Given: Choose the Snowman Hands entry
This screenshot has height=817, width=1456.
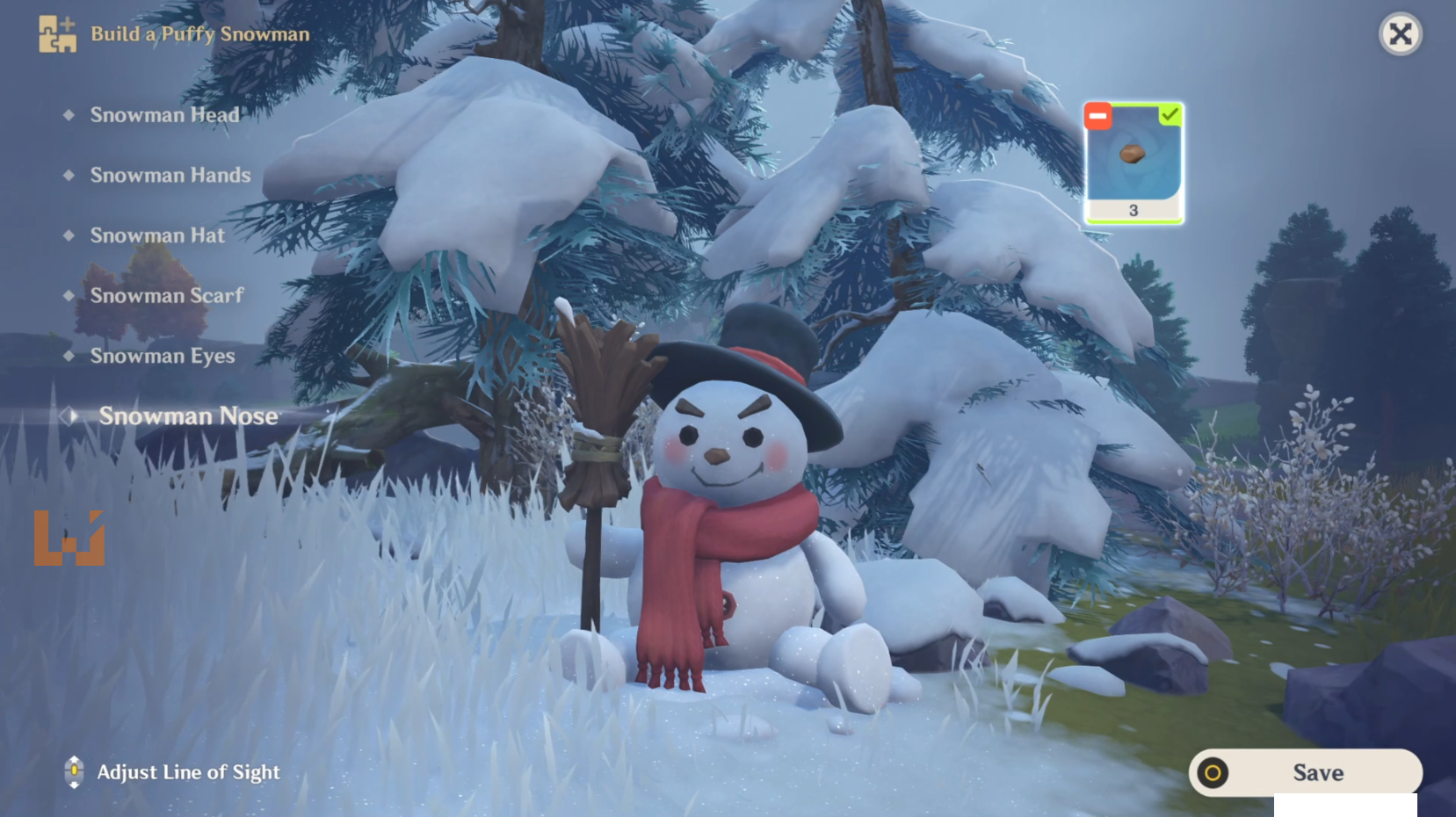Looking at the screenshot, I should point(170,176).
